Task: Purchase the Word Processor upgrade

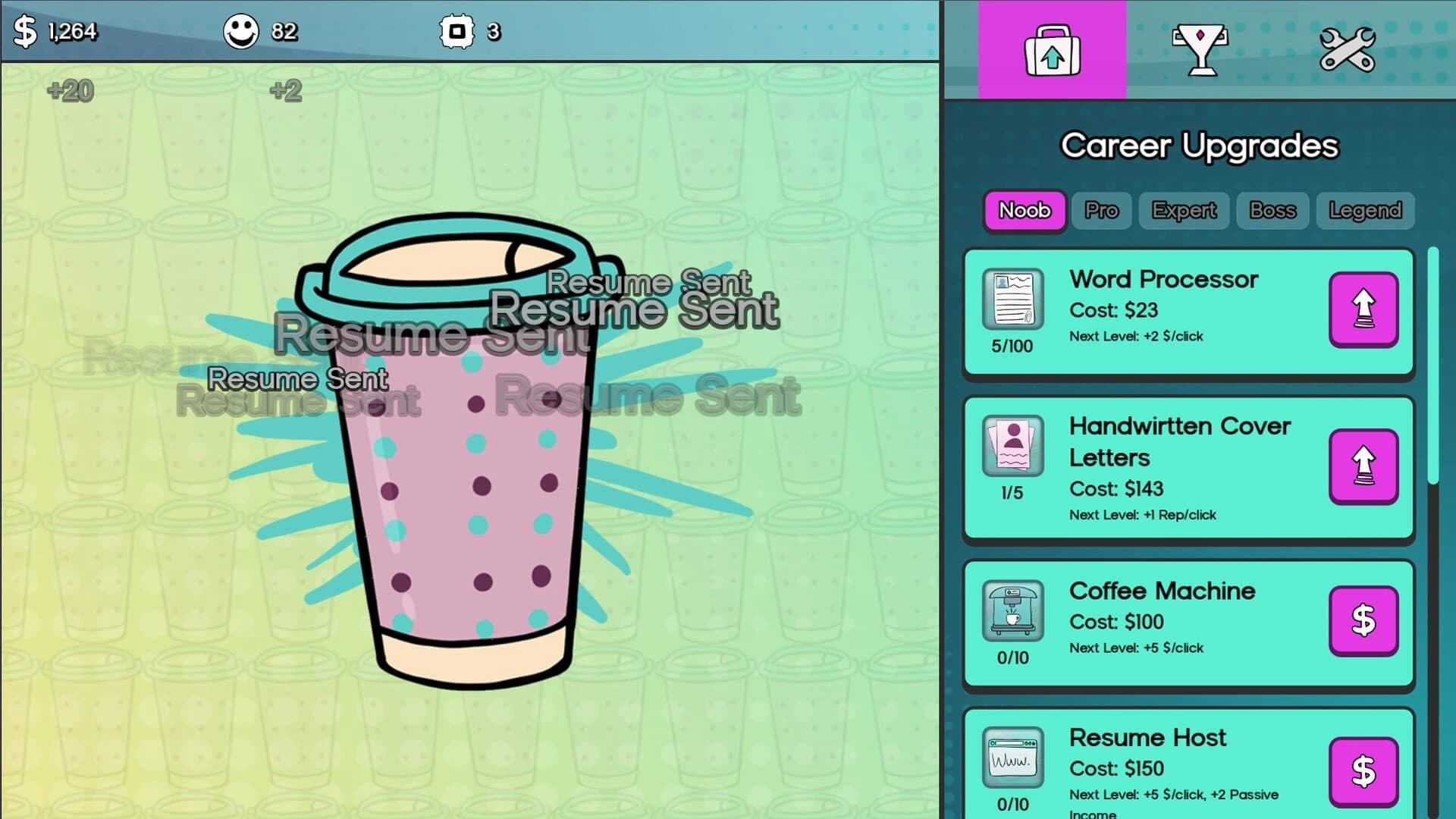Action: point(1363,311)
